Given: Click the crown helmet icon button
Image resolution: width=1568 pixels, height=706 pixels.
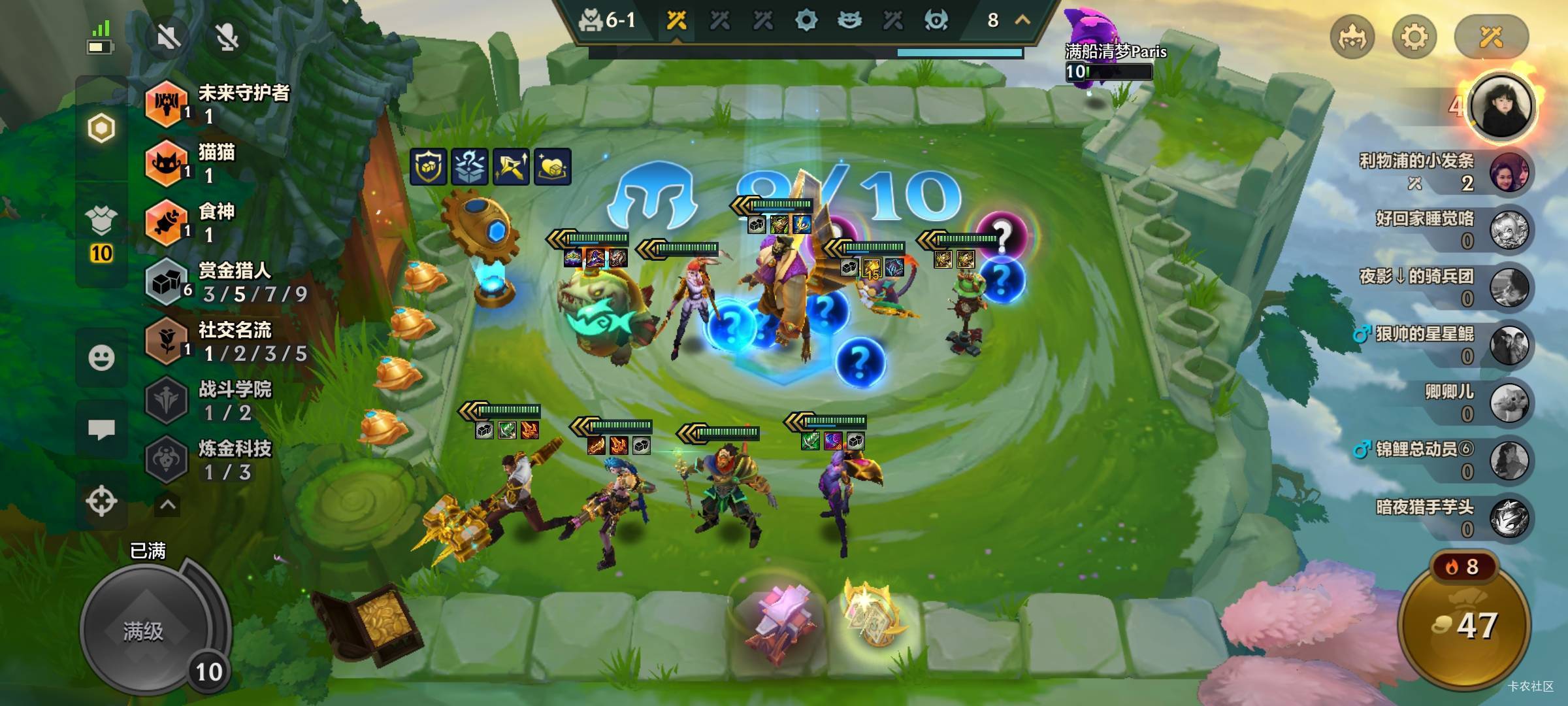Looking at the screenshot, I should click(1352, 37).
